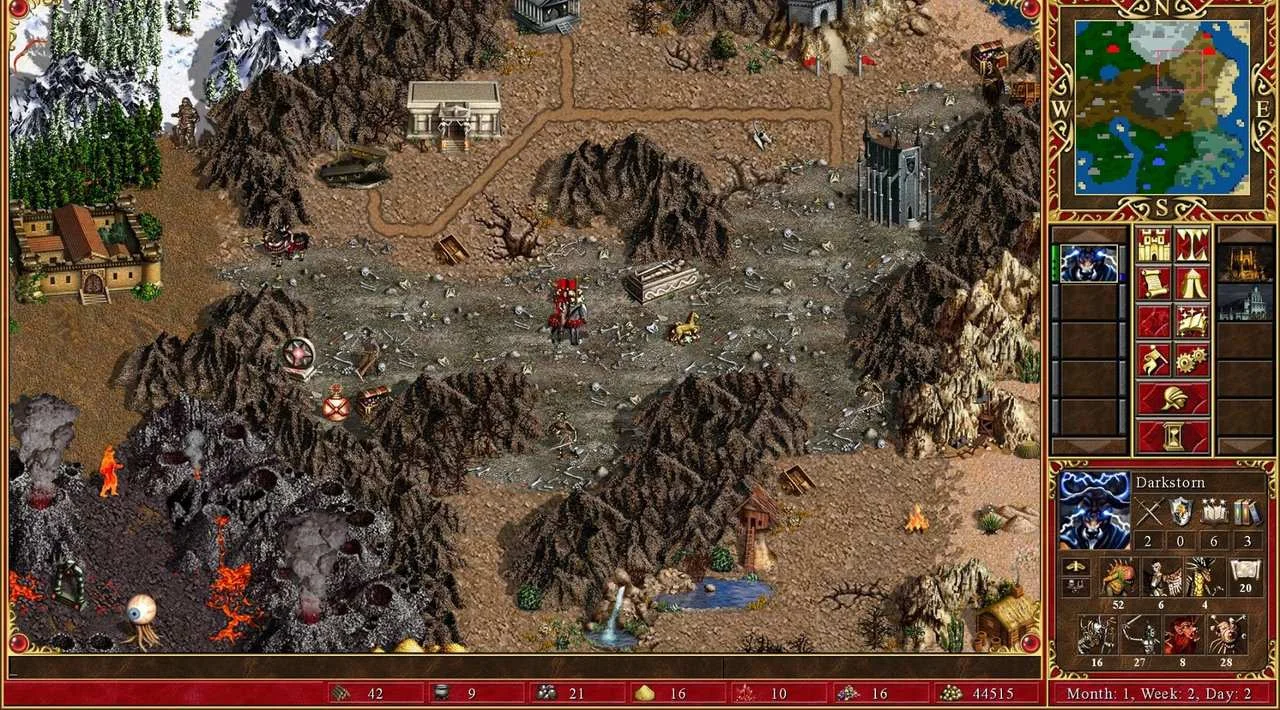Select Darkstorm's portrait in the hero list
1280x710 pixels.
1089,265
